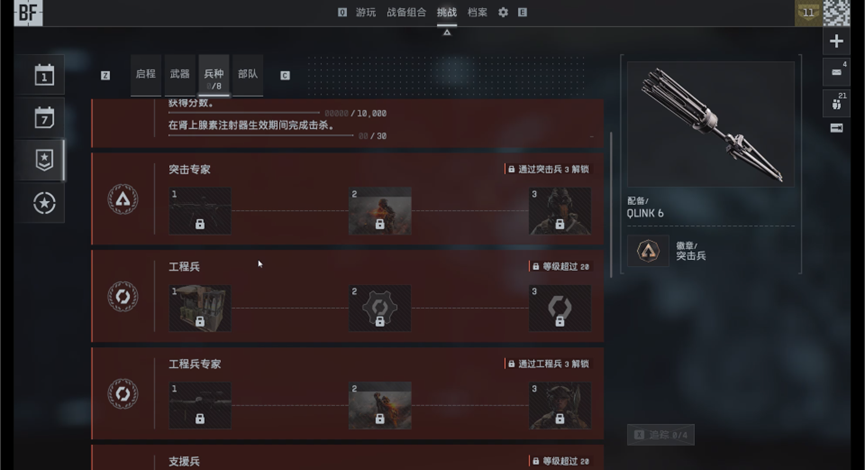Select the 兵种 class tab
This screenshot has height=470, width=865.
(x=214, y=76)
